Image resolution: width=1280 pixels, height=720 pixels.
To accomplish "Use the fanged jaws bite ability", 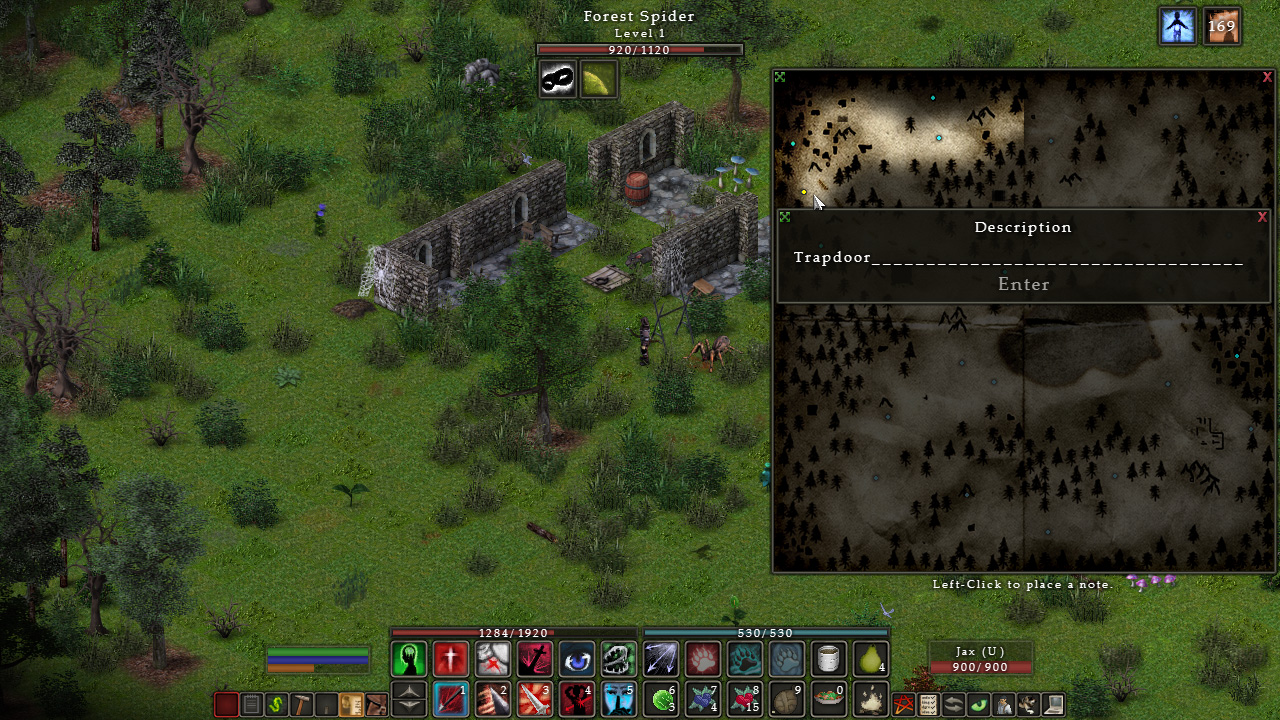I will click(x=619, y=659).
